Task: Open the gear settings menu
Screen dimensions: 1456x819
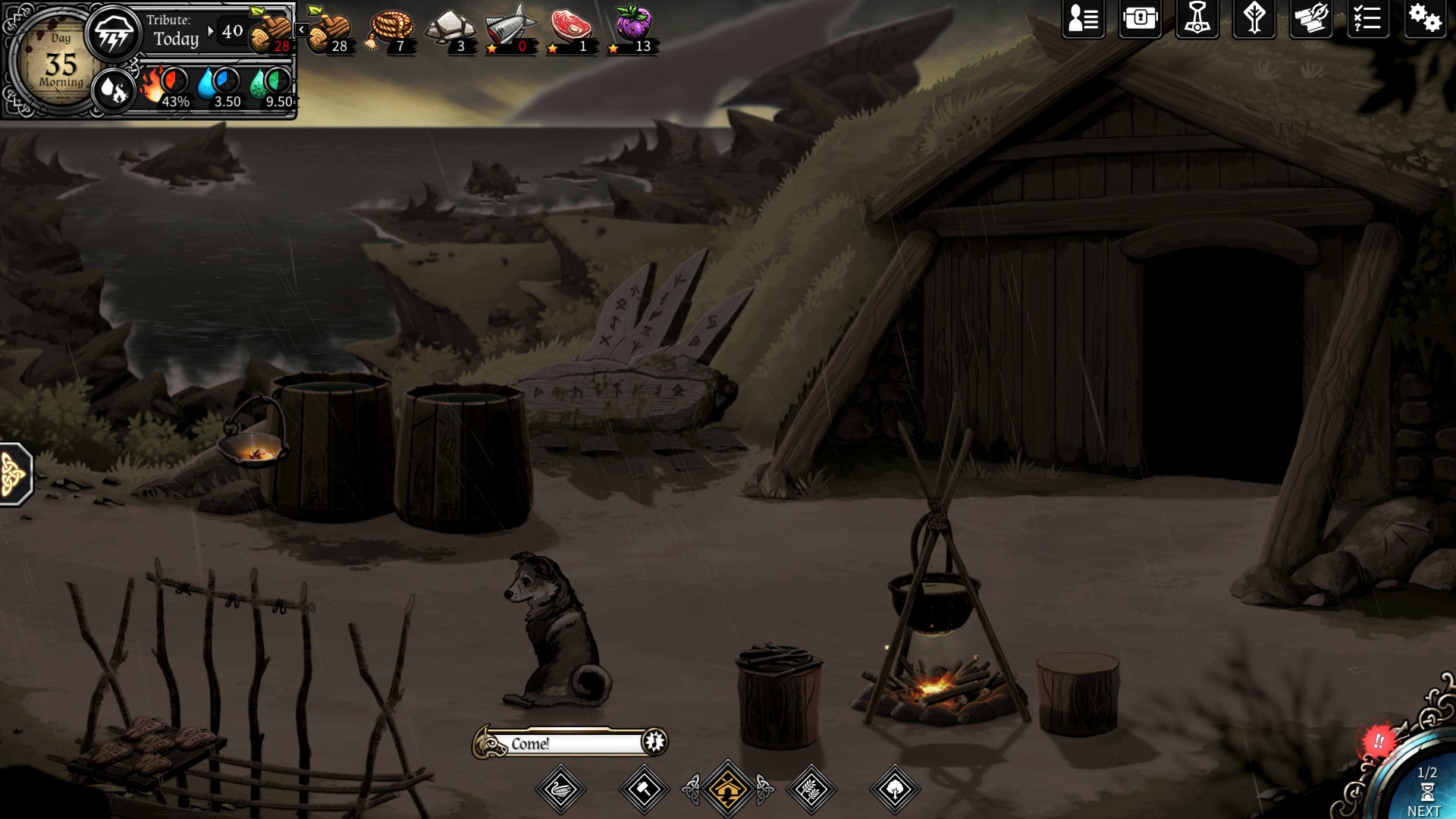Action: pos(1424,19)
